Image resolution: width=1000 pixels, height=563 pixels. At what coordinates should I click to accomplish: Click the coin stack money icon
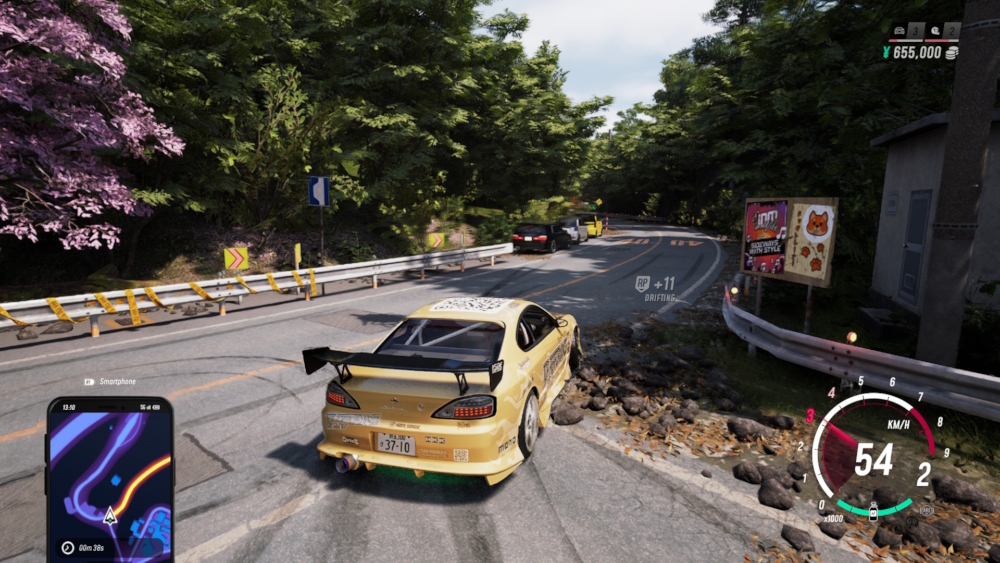(x=951, y=52)
